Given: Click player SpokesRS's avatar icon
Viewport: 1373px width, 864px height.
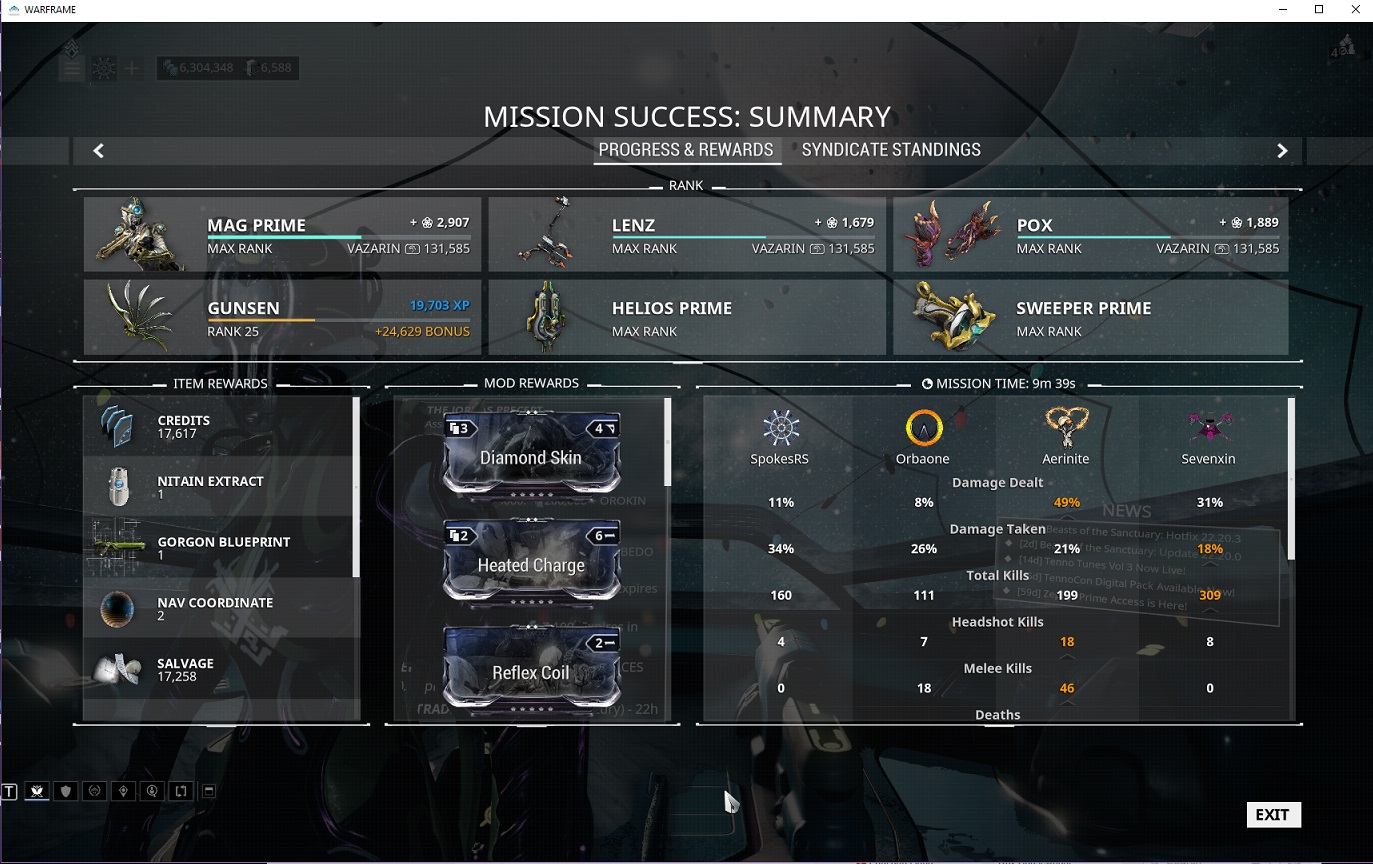Looking at the screenshot, I should point(781,429).
